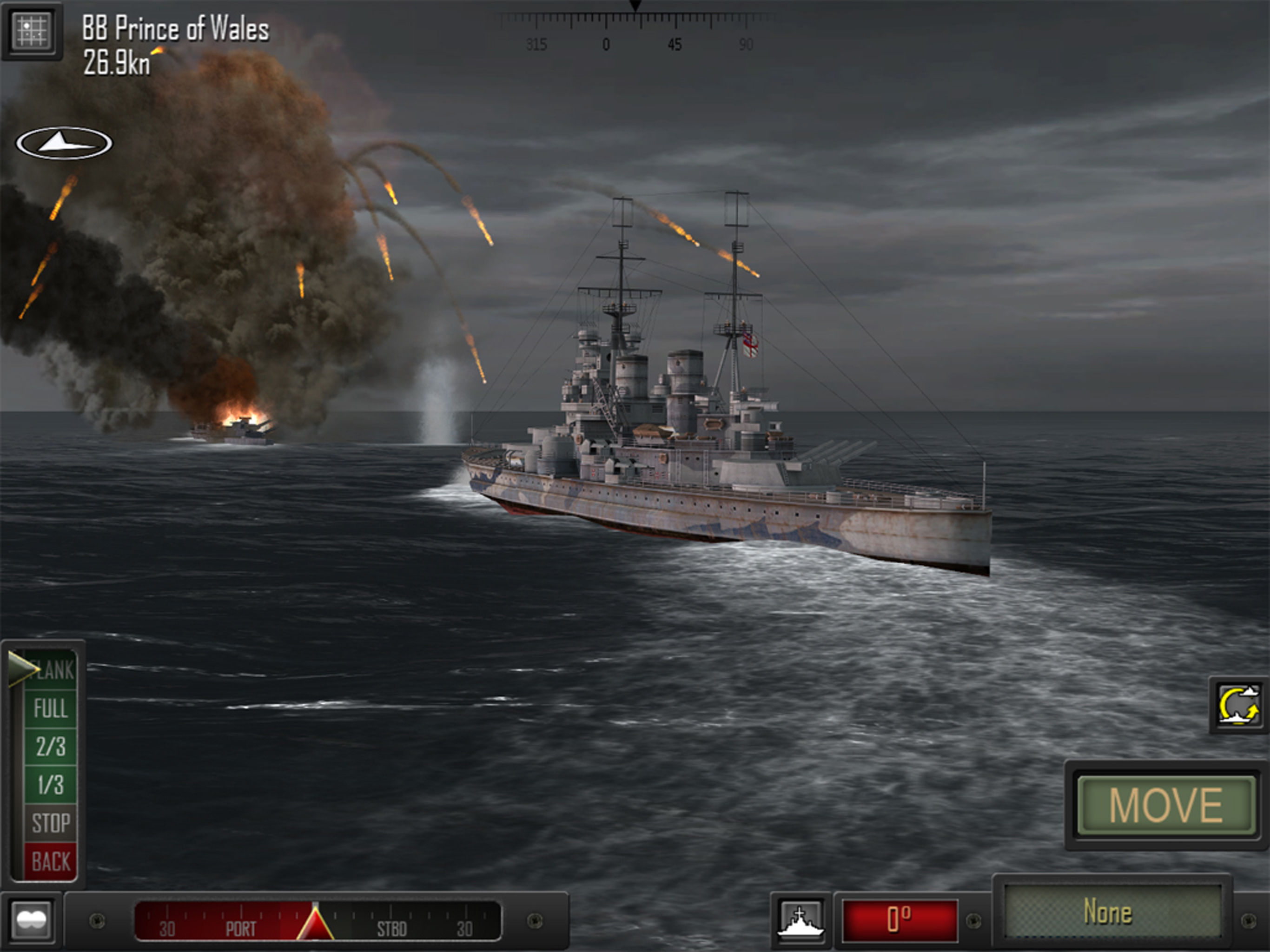Click the compass heading strip
Viewport: 1270px width, 952px height.
pyautogui.click(x=635, y=32)
